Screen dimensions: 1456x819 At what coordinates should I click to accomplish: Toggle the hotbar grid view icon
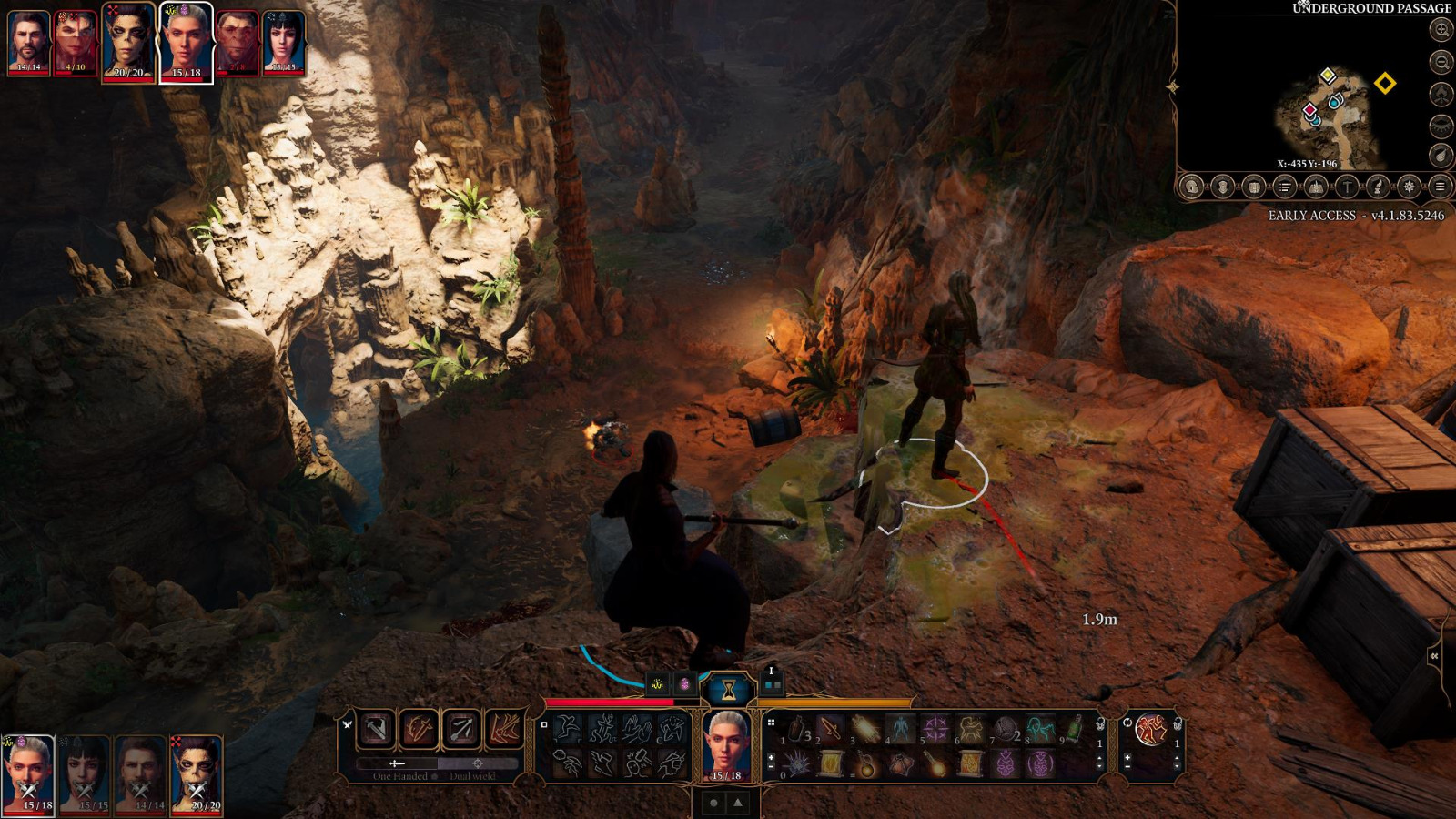[x=771, y=723]
